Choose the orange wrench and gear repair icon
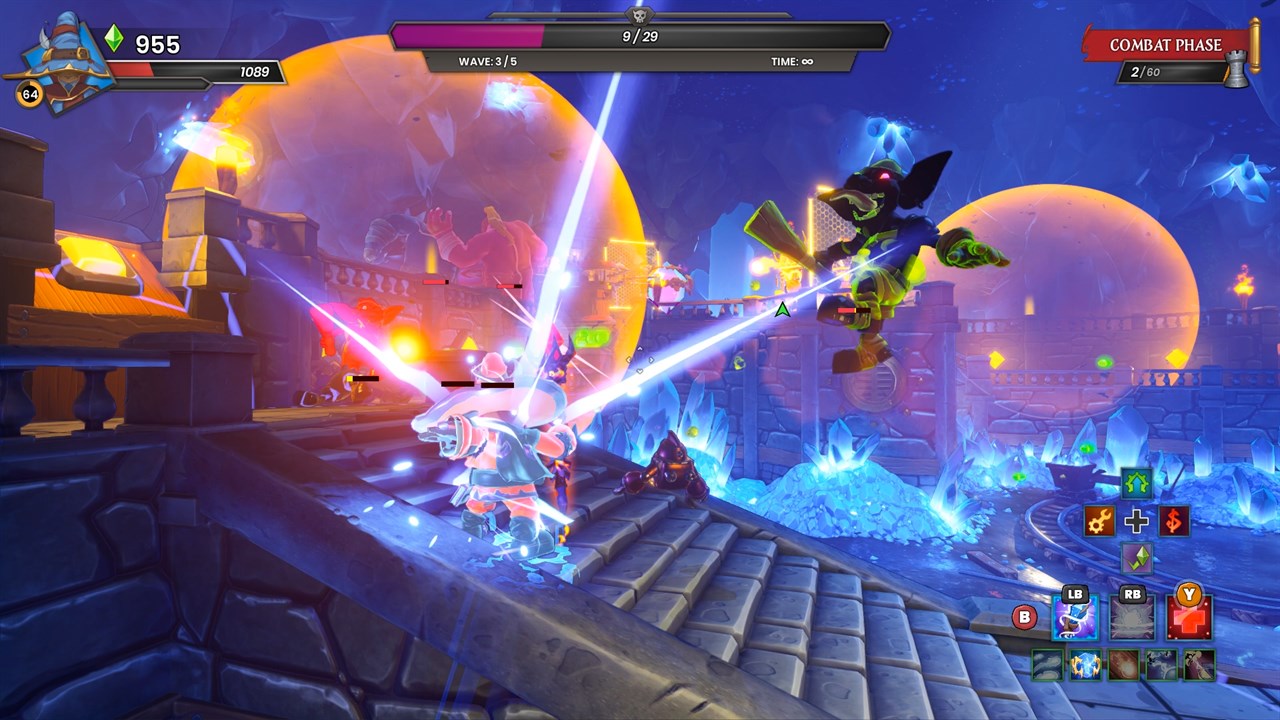This screenshot has width=1280, height=720. [1099, 521]
